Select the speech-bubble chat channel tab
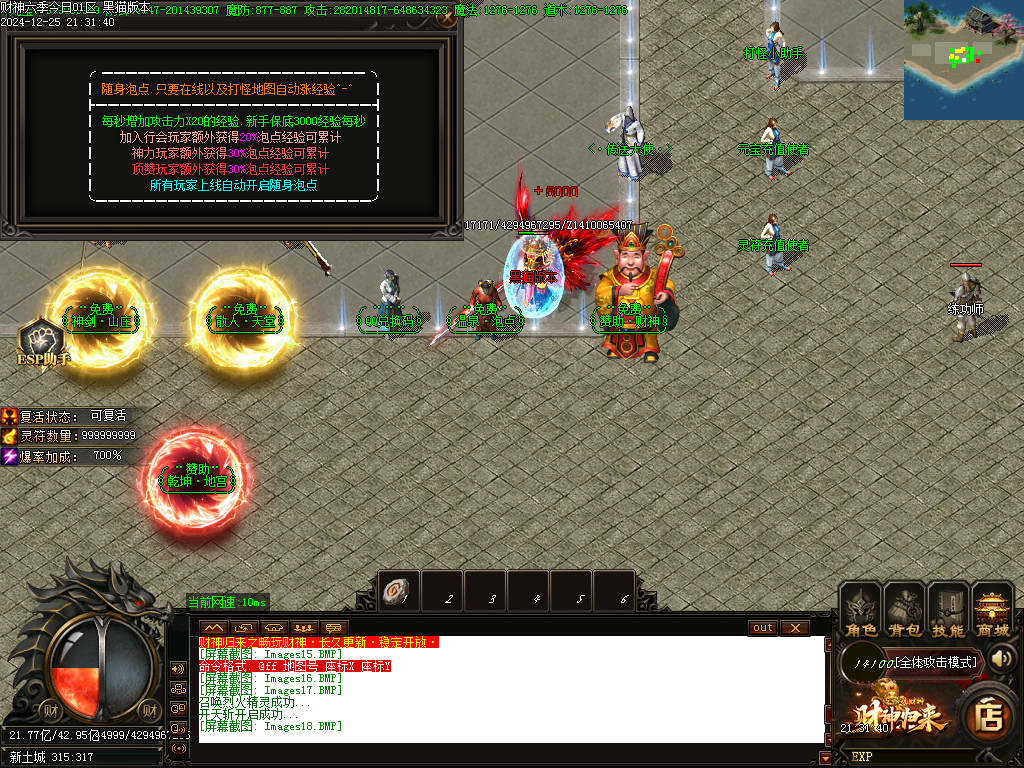1024x768 pixels. coord(335,628)
